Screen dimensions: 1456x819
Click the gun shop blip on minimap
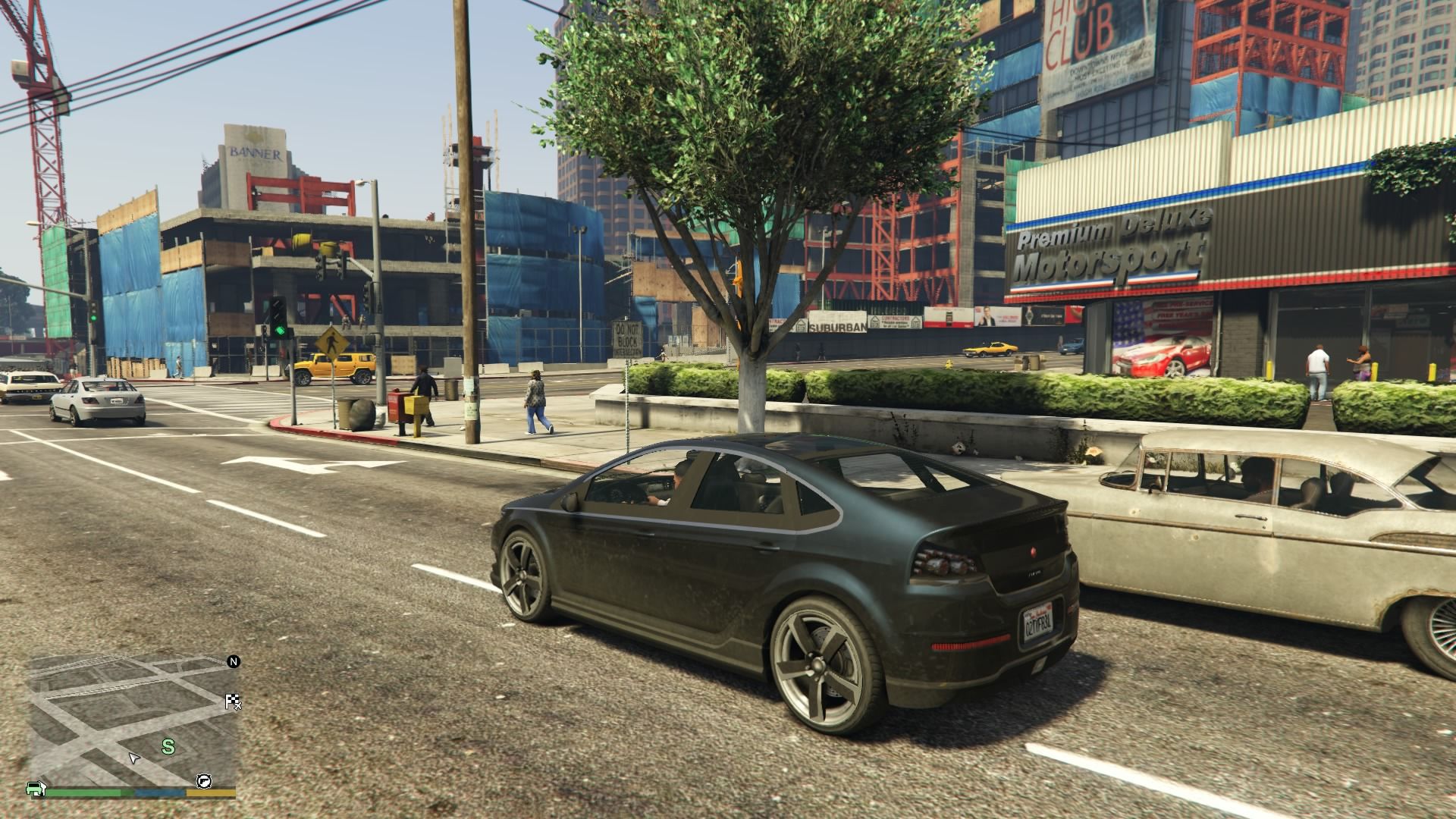click(x=205, y=781)
